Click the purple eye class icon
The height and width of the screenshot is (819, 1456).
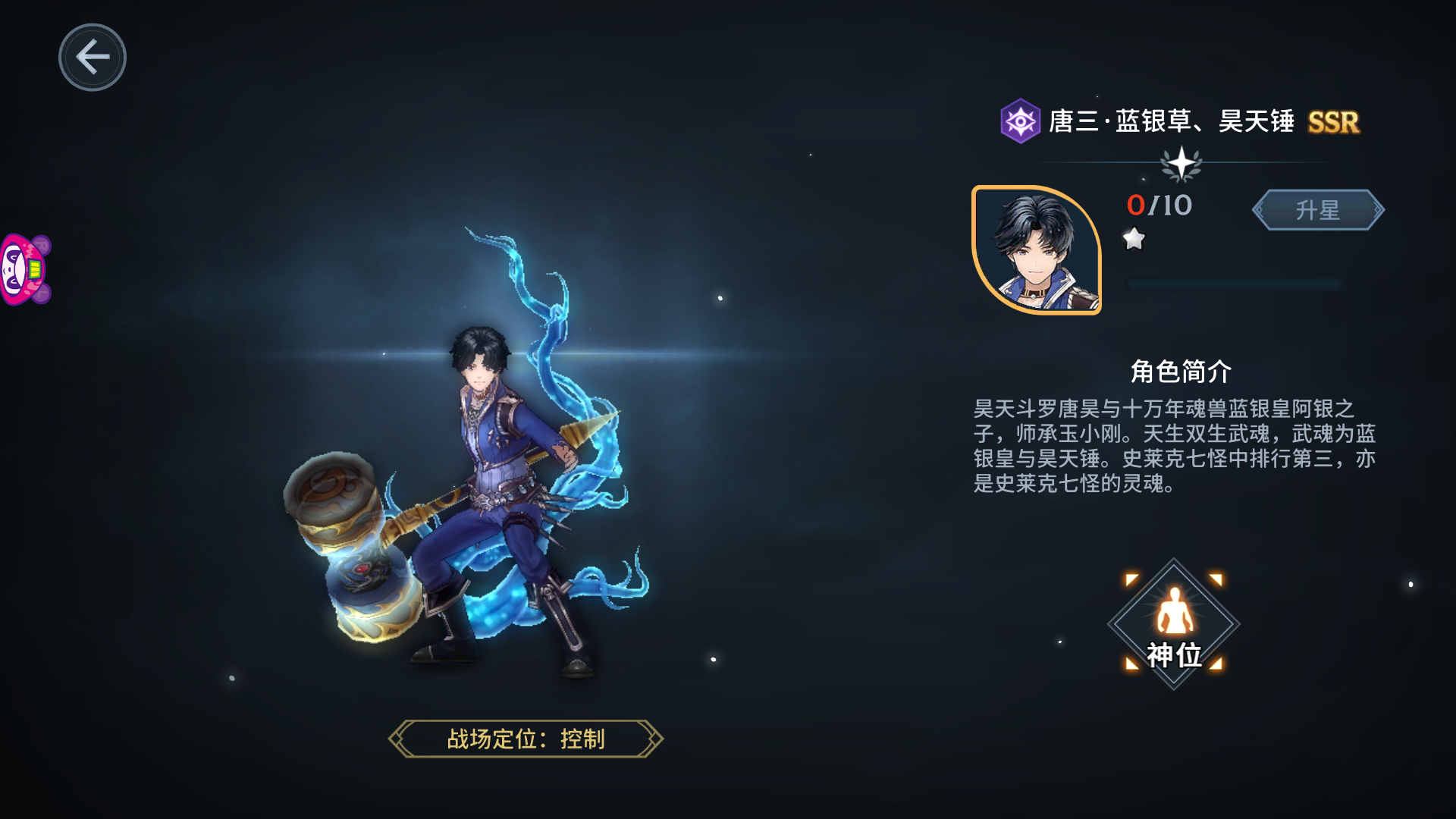coord(1020,121)
